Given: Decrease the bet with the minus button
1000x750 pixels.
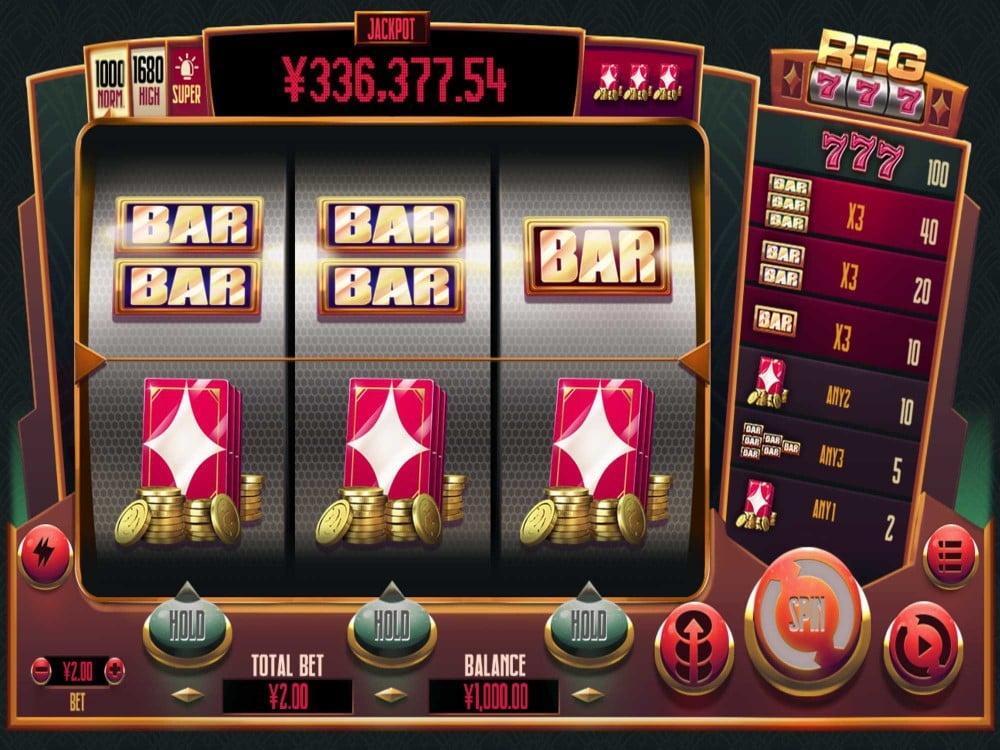Looking at the screenshot, I should coord(42,669).
